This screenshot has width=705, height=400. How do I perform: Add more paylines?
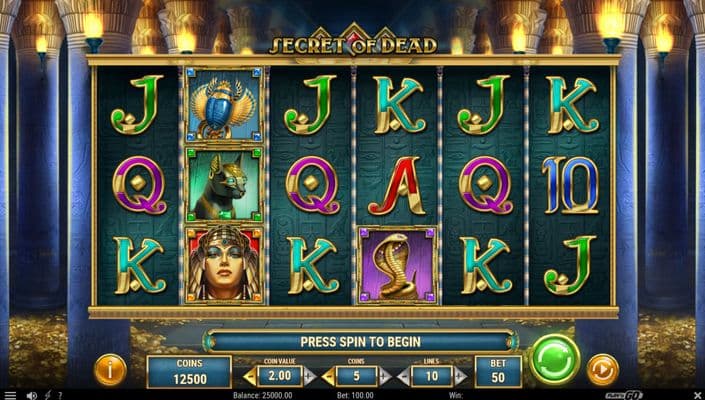[462, 377]
